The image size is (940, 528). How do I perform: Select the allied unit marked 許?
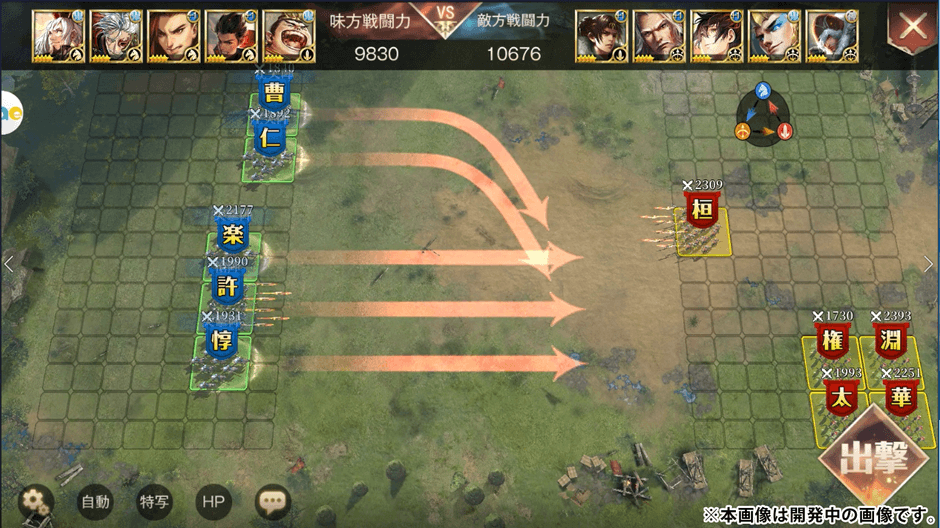(227, 287)
